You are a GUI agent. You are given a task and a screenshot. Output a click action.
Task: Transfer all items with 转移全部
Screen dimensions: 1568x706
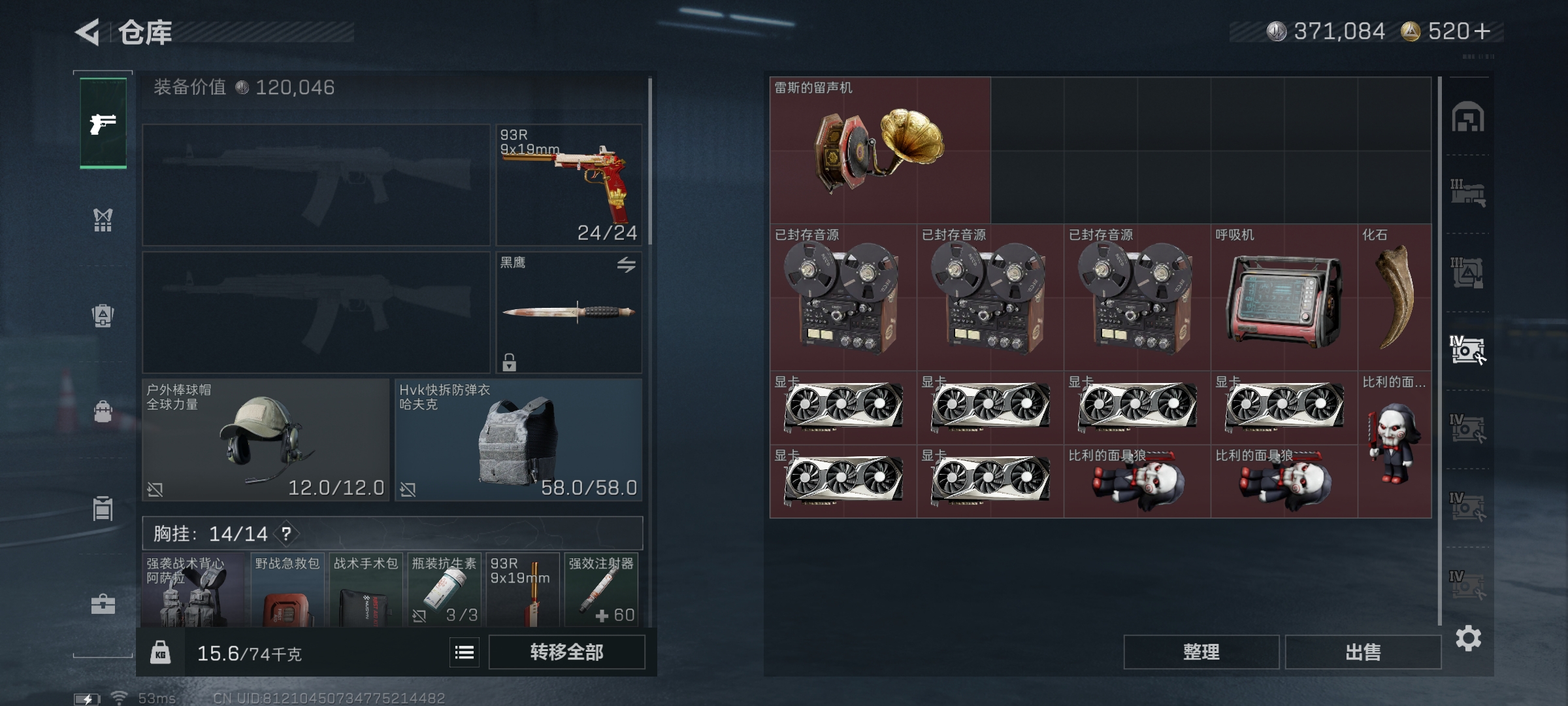click(x=566, y=652)
